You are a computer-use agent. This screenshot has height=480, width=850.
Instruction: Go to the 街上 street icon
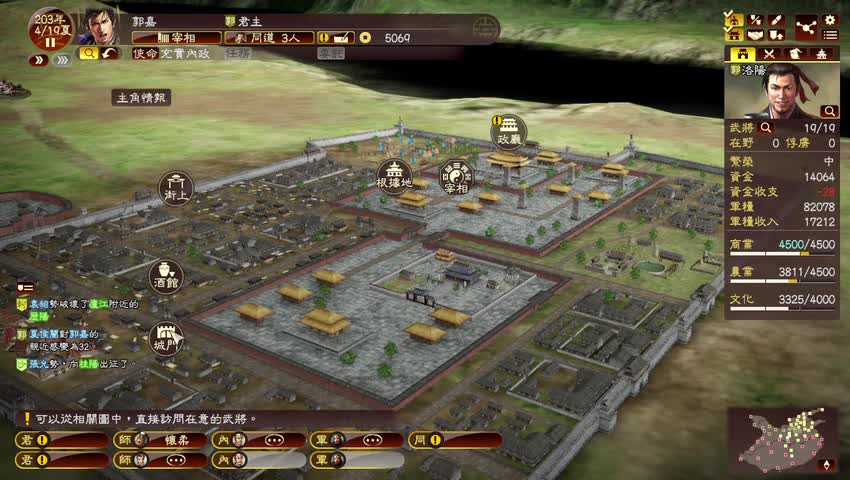177,187
